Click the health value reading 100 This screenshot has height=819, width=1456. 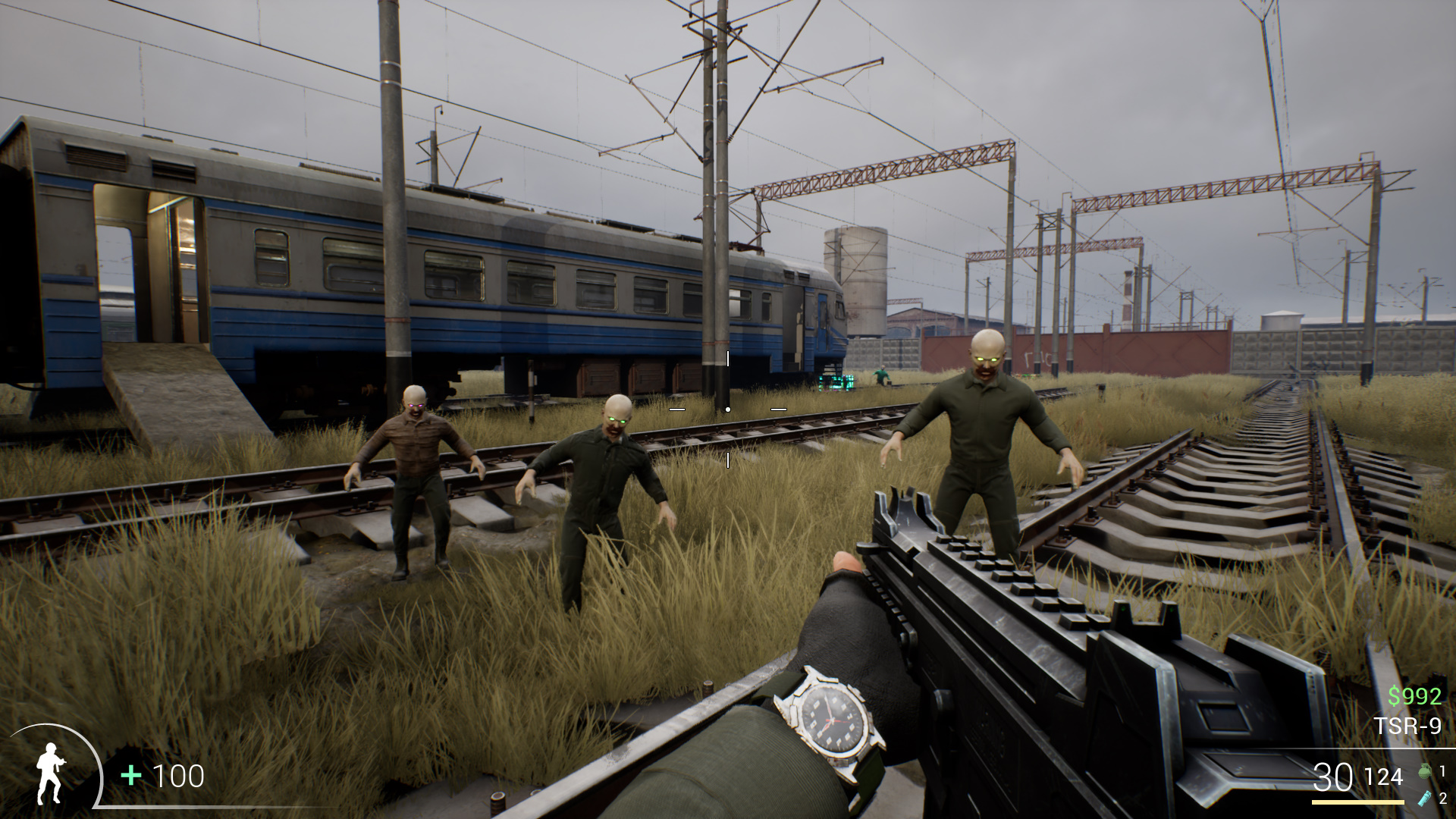click(x=178, y=777)
